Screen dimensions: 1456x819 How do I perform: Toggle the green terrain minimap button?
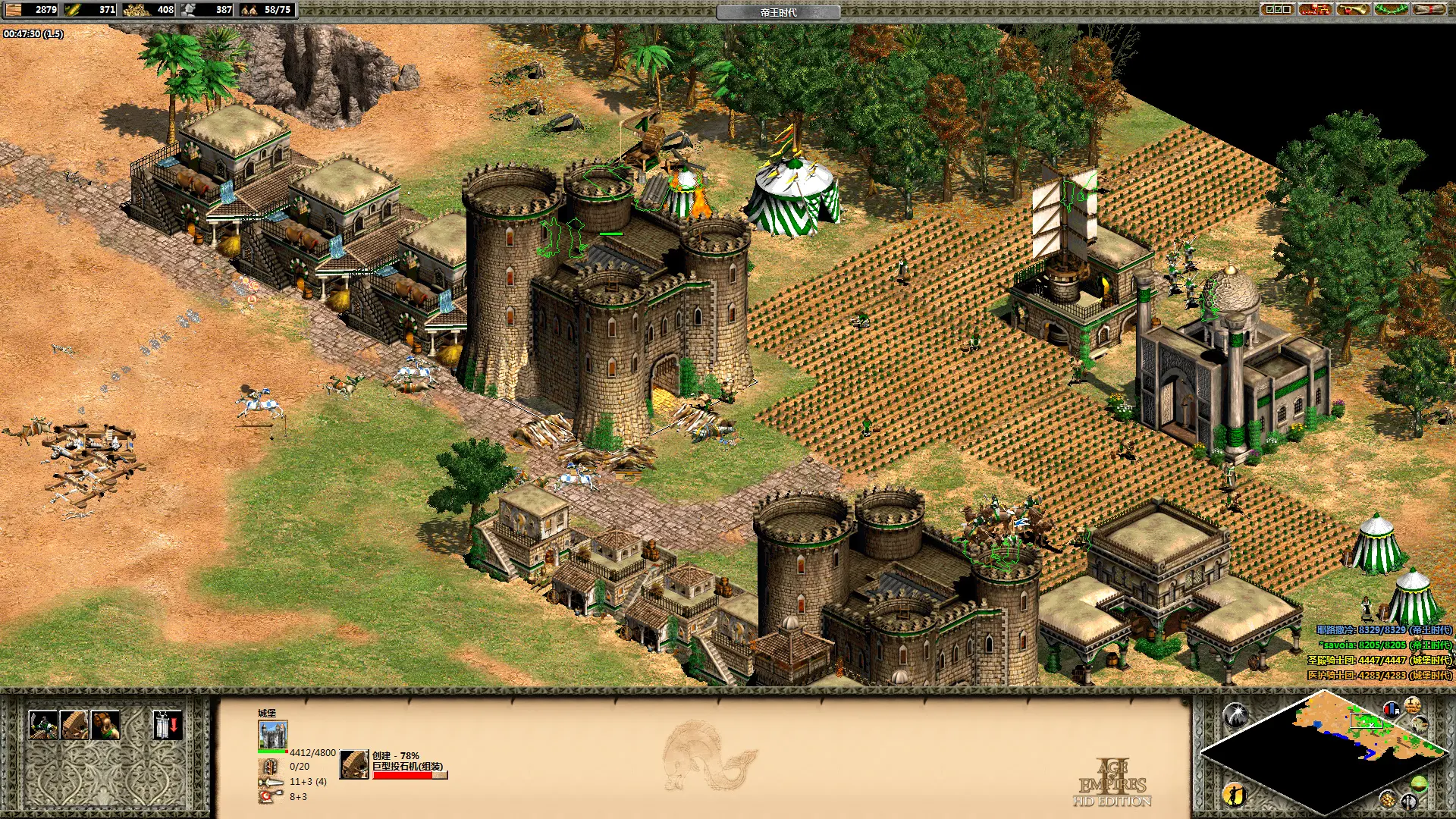coord(1419,783)
